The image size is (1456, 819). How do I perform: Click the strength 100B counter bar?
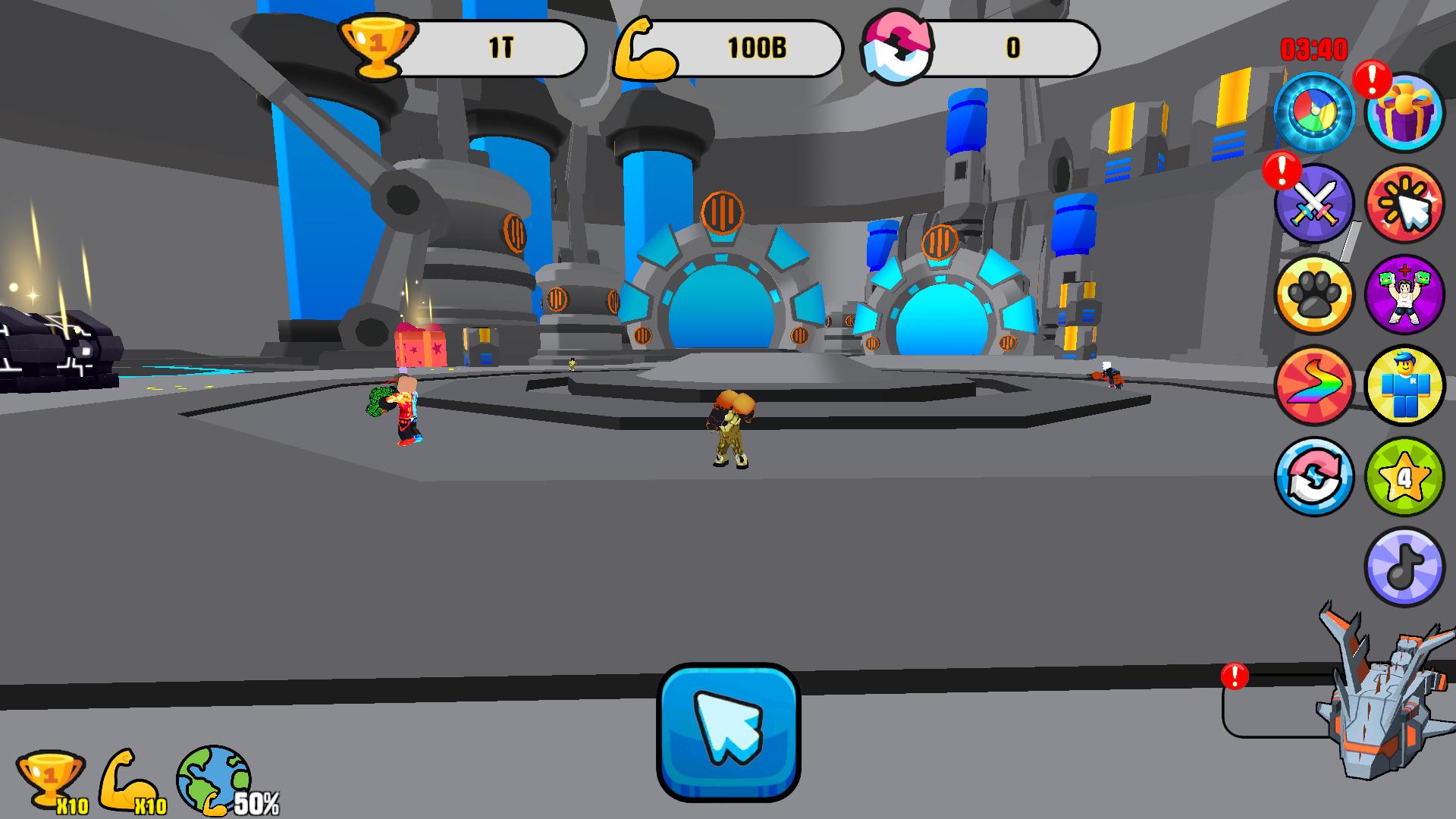coord(755,47)
